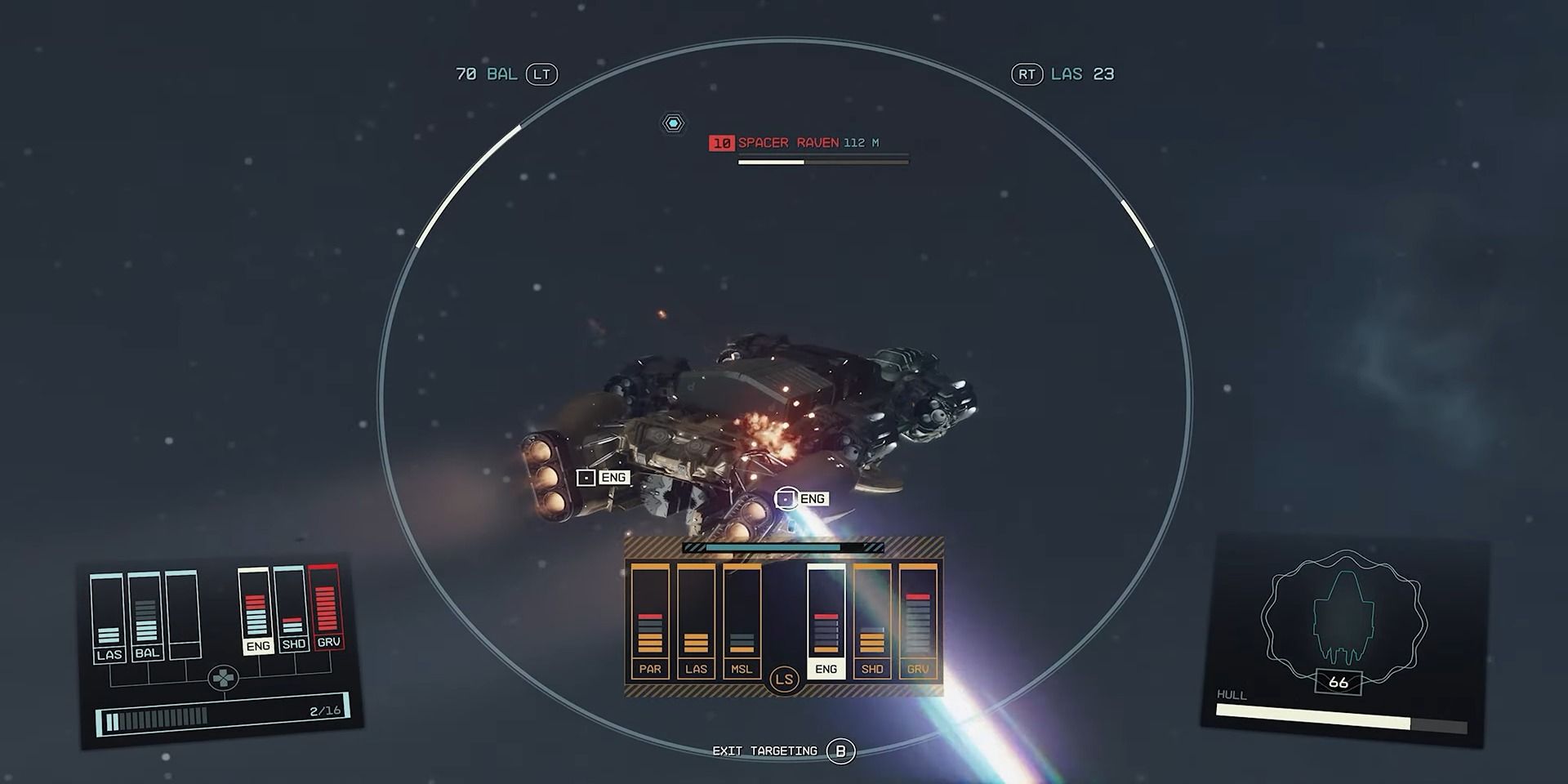Click the LT 70 BAL weapon indicator
1568x784 pixels.
[x=505, y=73]
